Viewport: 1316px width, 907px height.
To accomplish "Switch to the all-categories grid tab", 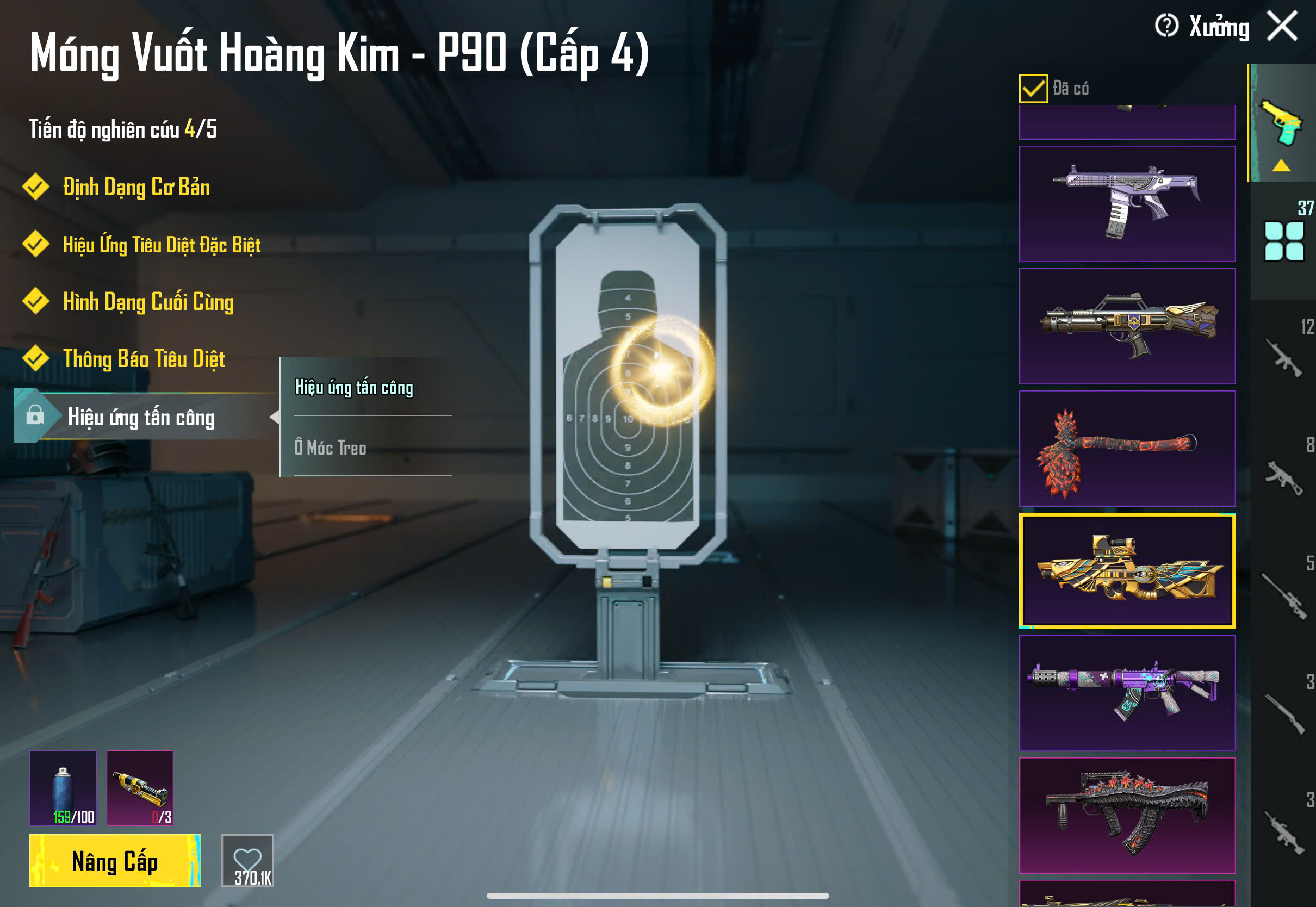I will tap(1283, 241).
